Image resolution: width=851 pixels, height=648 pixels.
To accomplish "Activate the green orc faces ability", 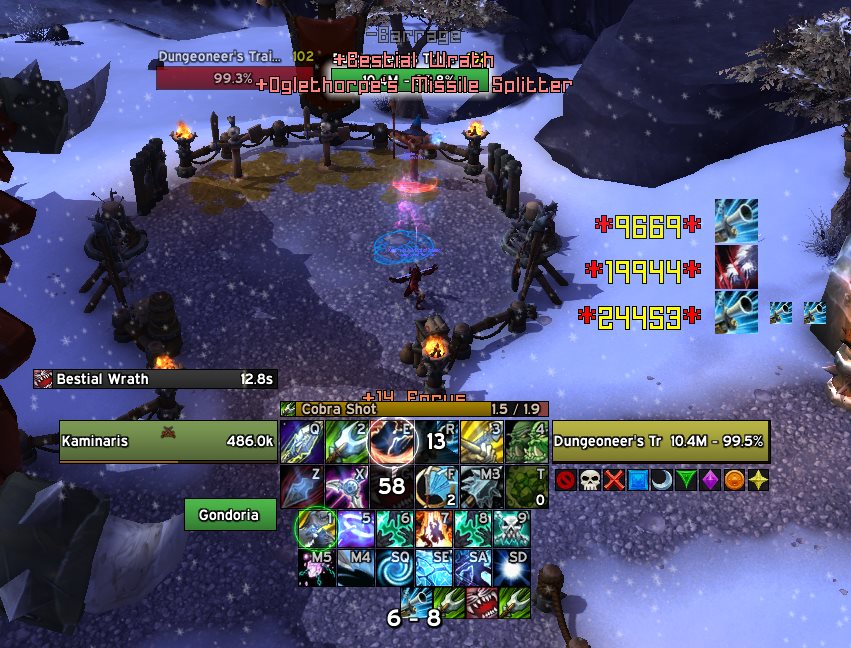I will pos(527,441).
